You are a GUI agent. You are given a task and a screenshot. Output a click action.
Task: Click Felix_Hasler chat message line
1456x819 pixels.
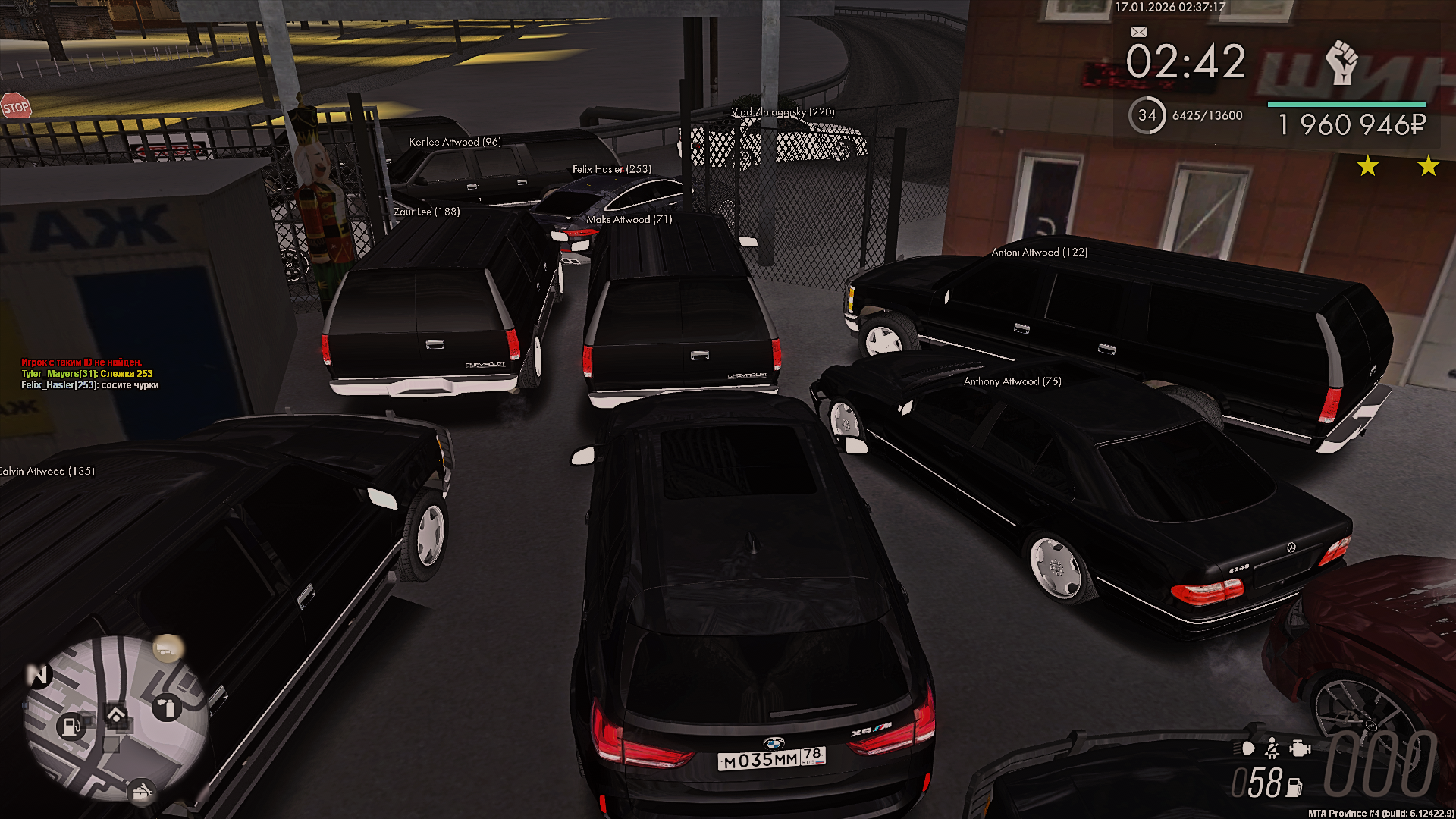click(90, 385)
